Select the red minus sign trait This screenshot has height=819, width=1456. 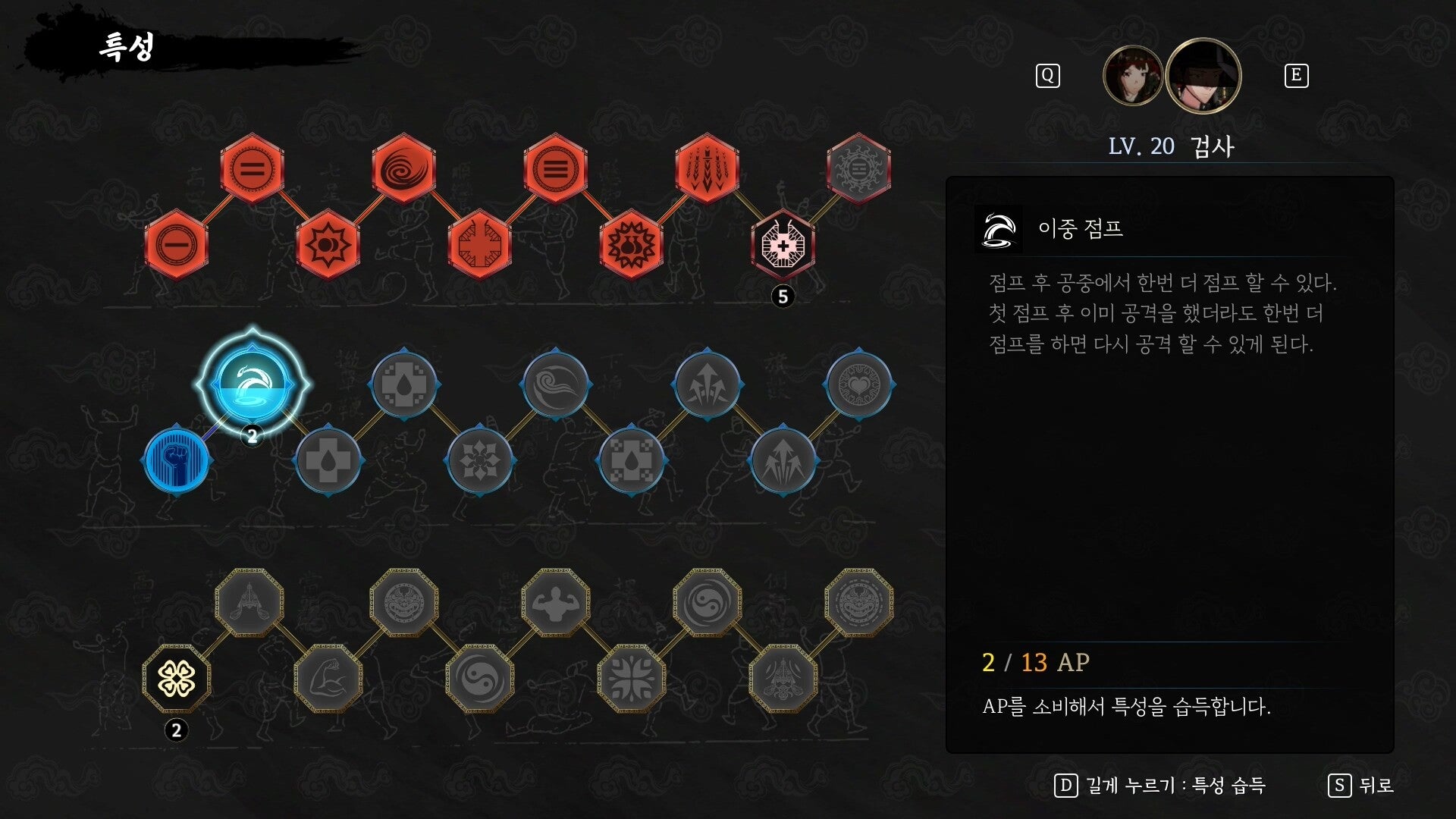(176, 244)
